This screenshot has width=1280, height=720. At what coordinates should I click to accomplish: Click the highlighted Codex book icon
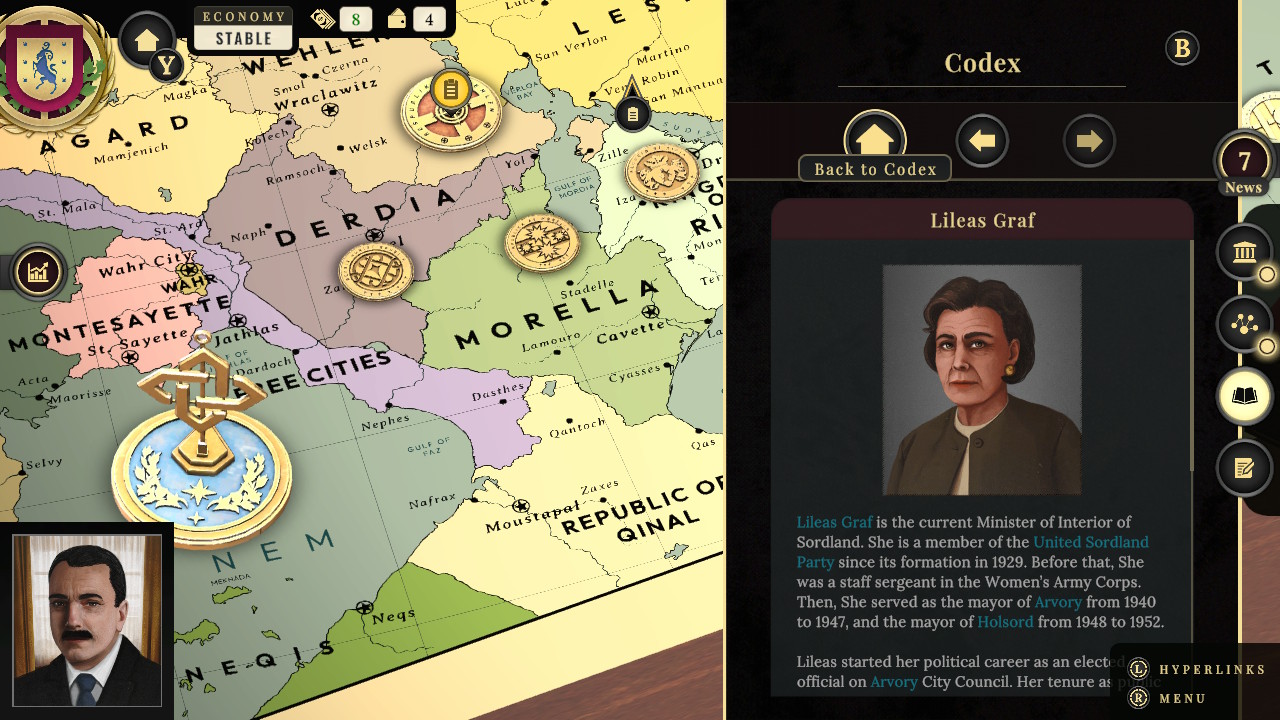click(1244, 396)
